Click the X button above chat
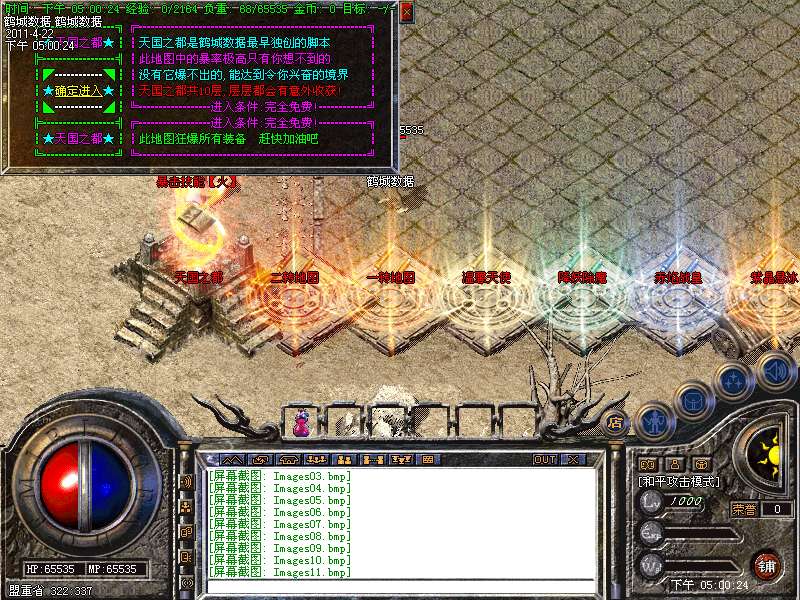The height and width of the screenshot is (600, 800). point(573,460)
